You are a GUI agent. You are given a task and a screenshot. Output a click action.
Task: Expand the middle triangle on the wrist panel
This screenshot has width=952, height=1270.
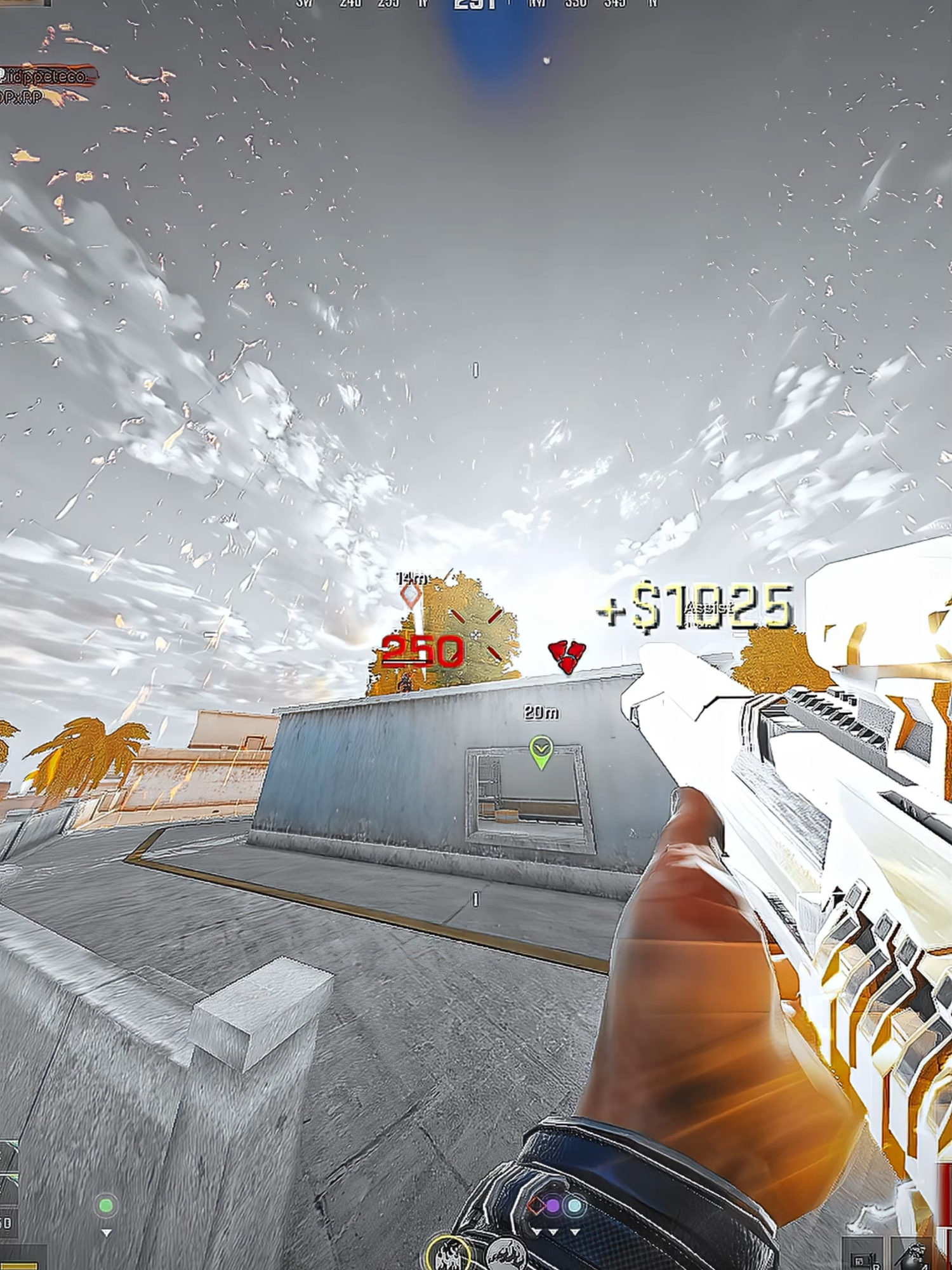pos(553,1232)
